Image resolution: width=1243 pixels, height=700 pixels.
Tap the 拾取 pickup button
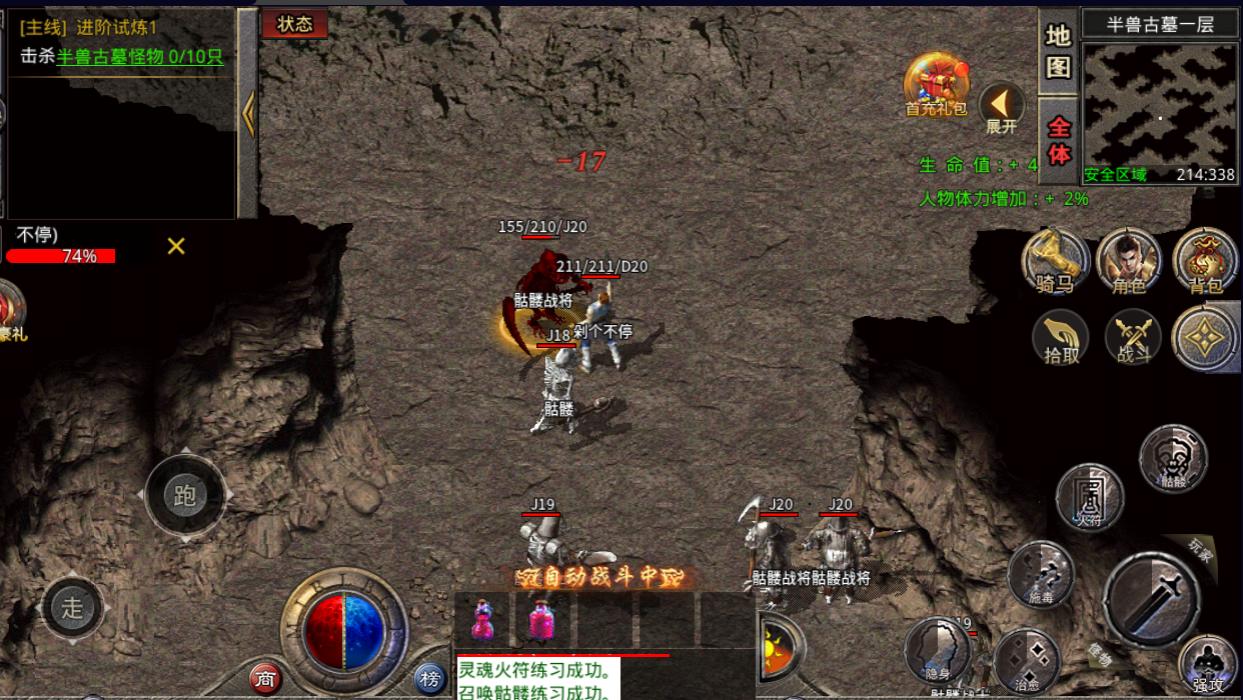click(1061, 337)
